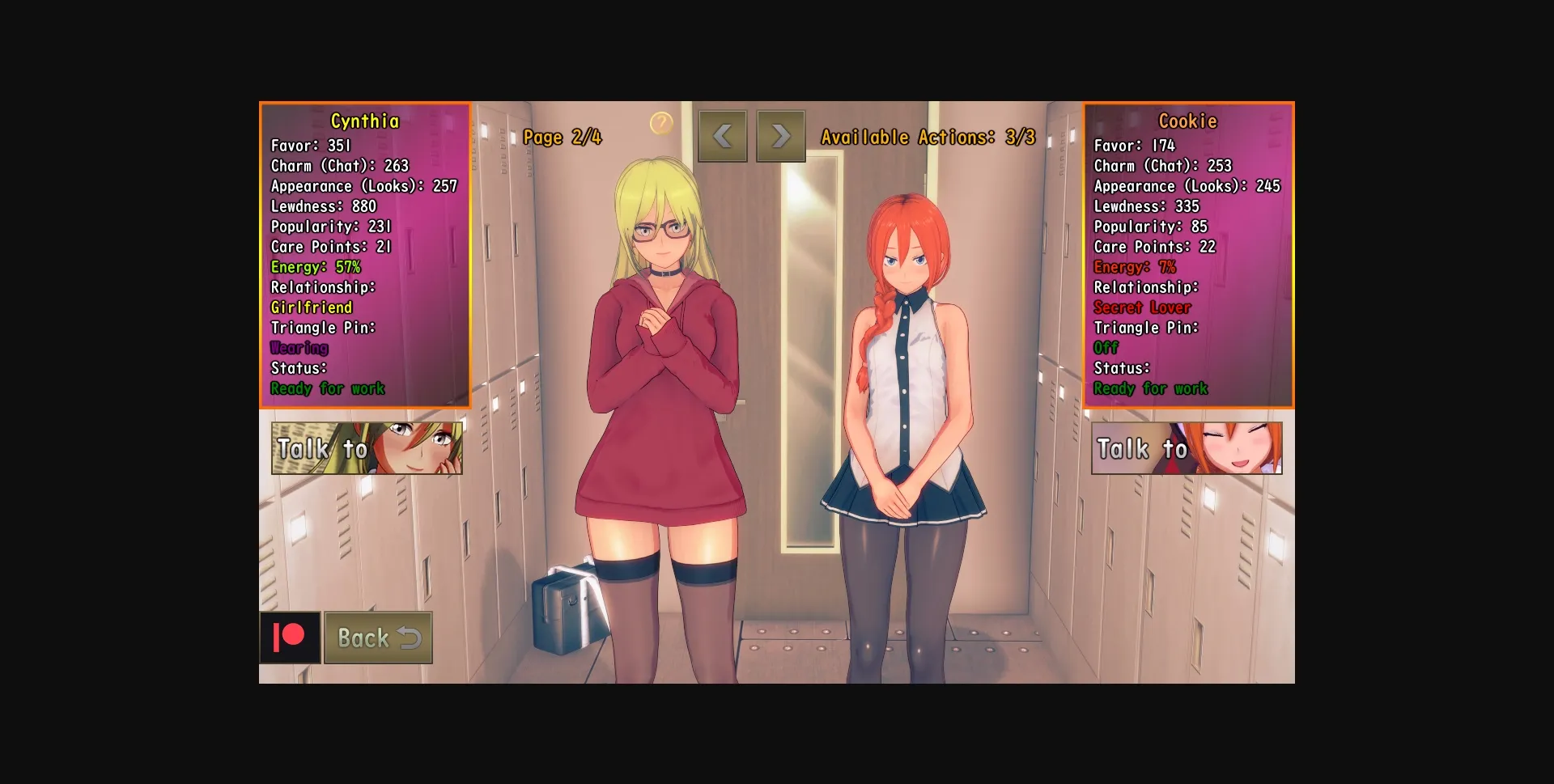Click the left page navigation arrow
The height and width of the screenshot is (784, 1554).
click(723, 136)
